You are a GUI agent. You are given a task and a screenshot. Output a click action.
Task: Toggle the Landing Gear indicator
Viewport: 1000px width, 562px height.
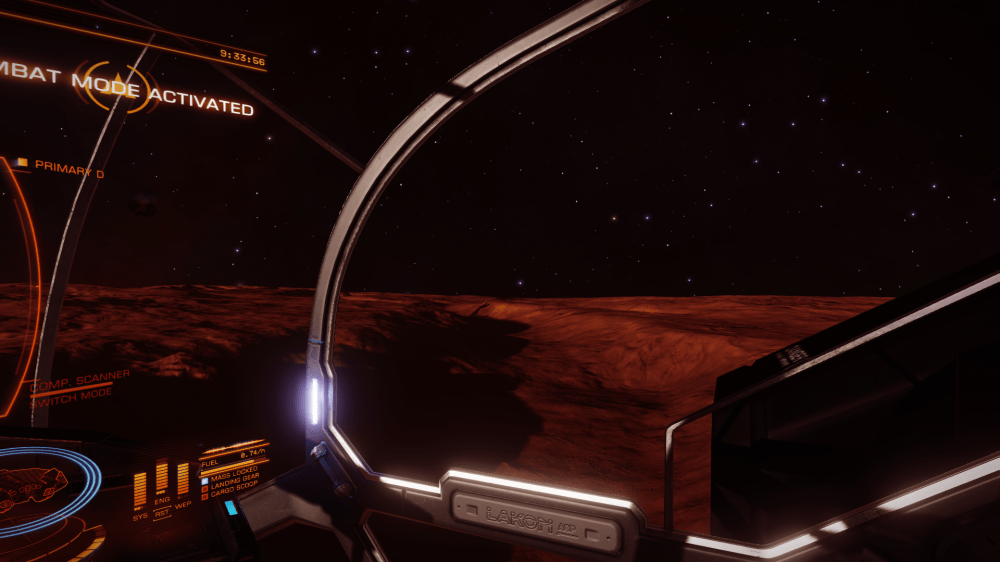[x=232, y=477]
